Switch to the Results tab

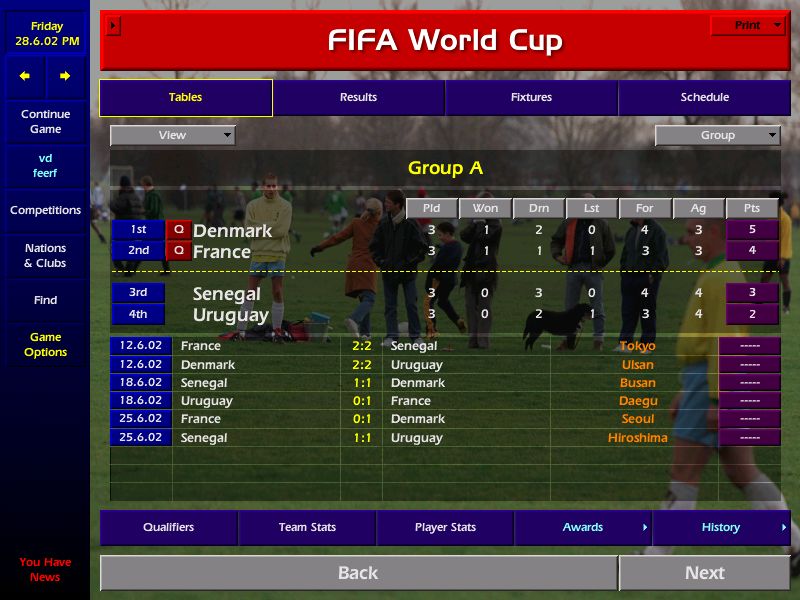coord(358,97)
